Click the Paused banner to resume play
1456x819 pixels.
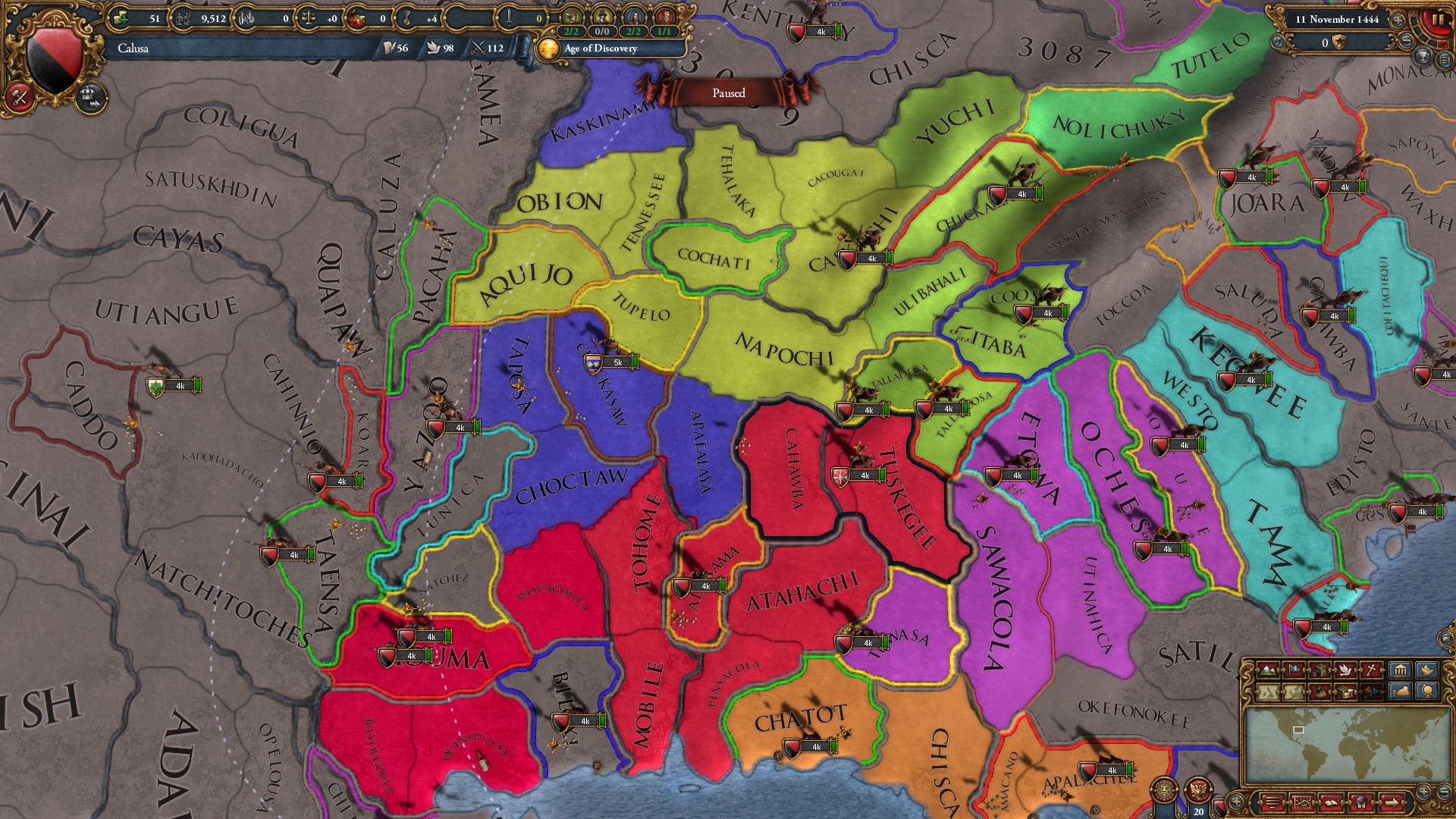[728, 93]
